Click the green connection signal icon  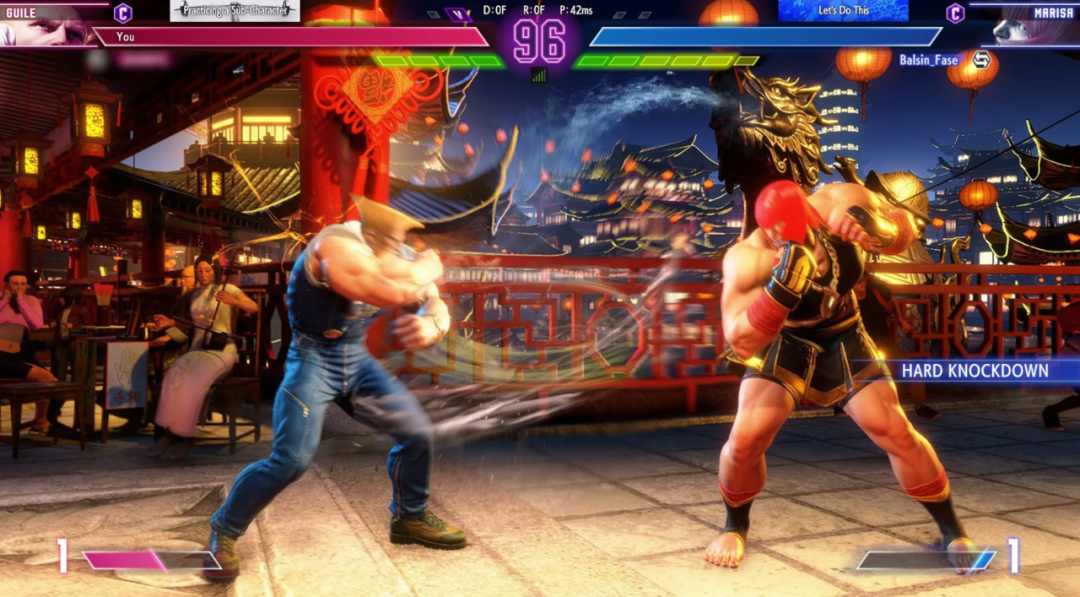[x=539, y=75]
